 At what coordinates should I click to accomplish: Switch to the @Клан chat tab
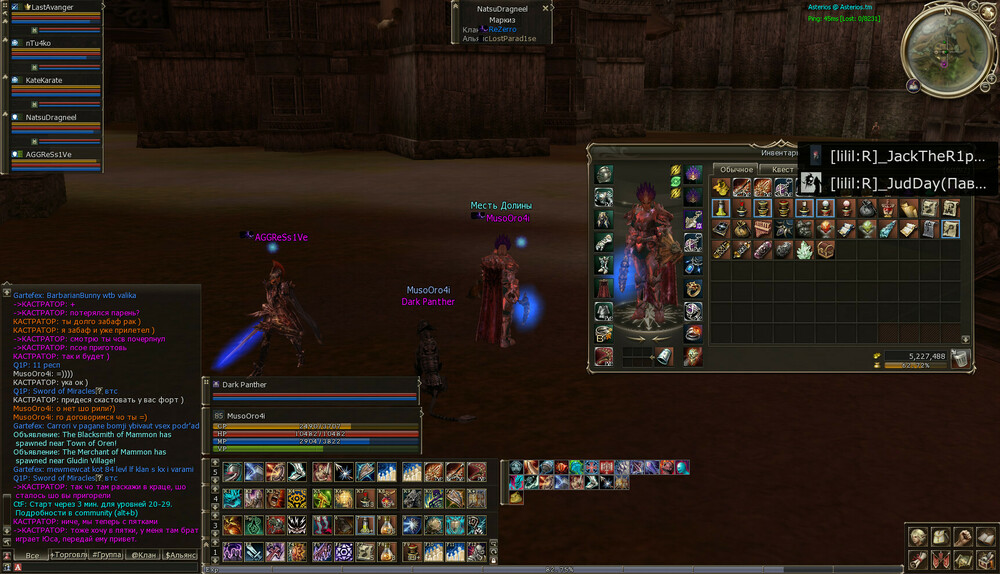[x=144, y=554]
